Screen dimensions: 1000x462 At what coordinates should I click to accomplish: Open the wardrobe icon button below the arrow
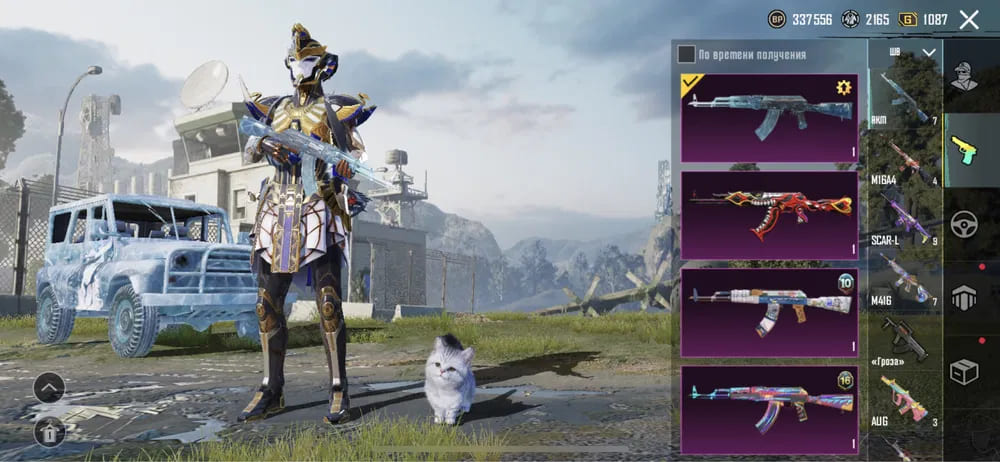point(49,431)
